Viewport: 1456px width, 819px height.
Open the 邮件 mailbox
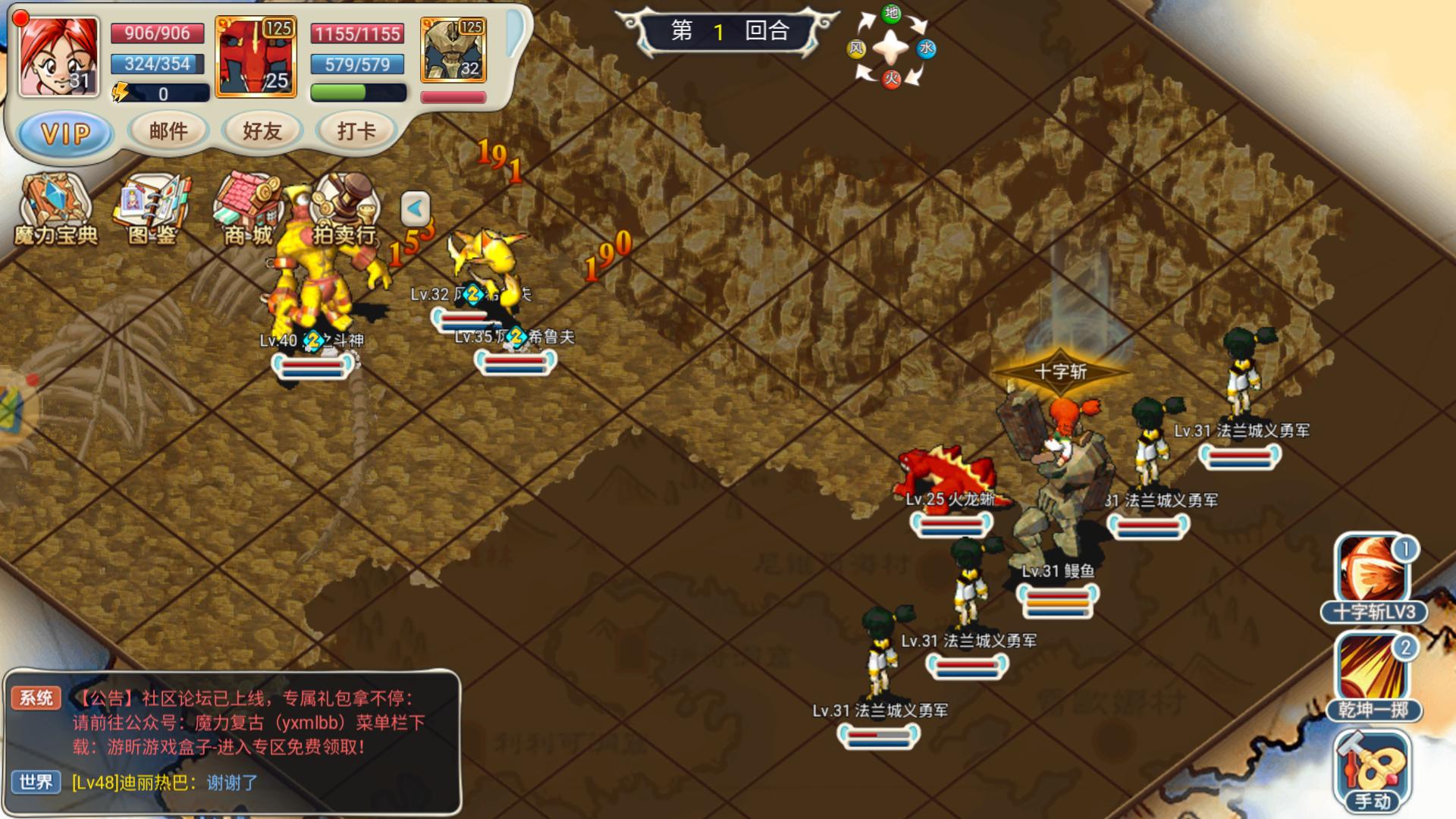tap(168, 131)
